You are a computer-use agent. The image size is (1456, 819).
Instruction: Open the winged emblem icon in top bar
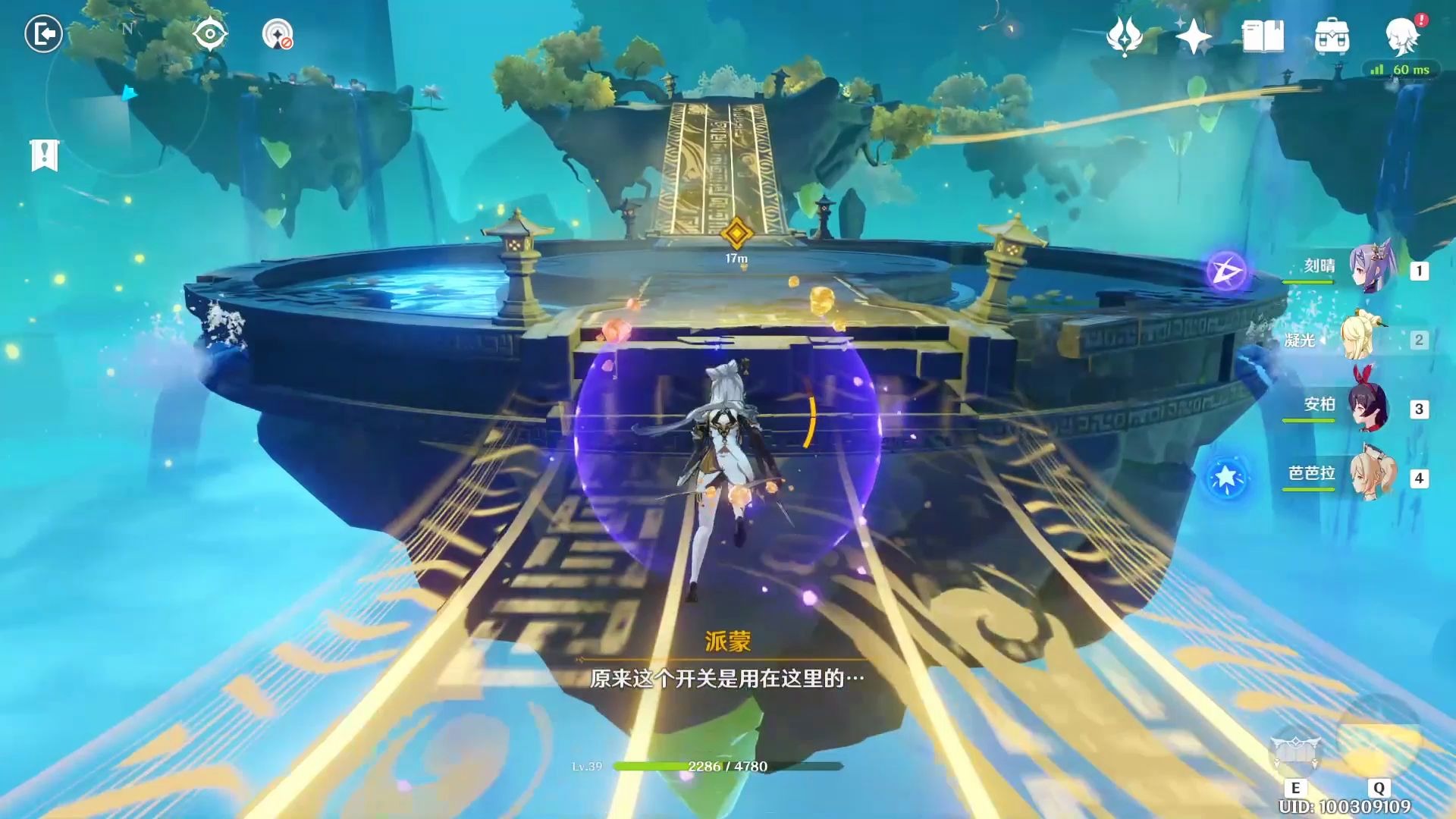1124,36
